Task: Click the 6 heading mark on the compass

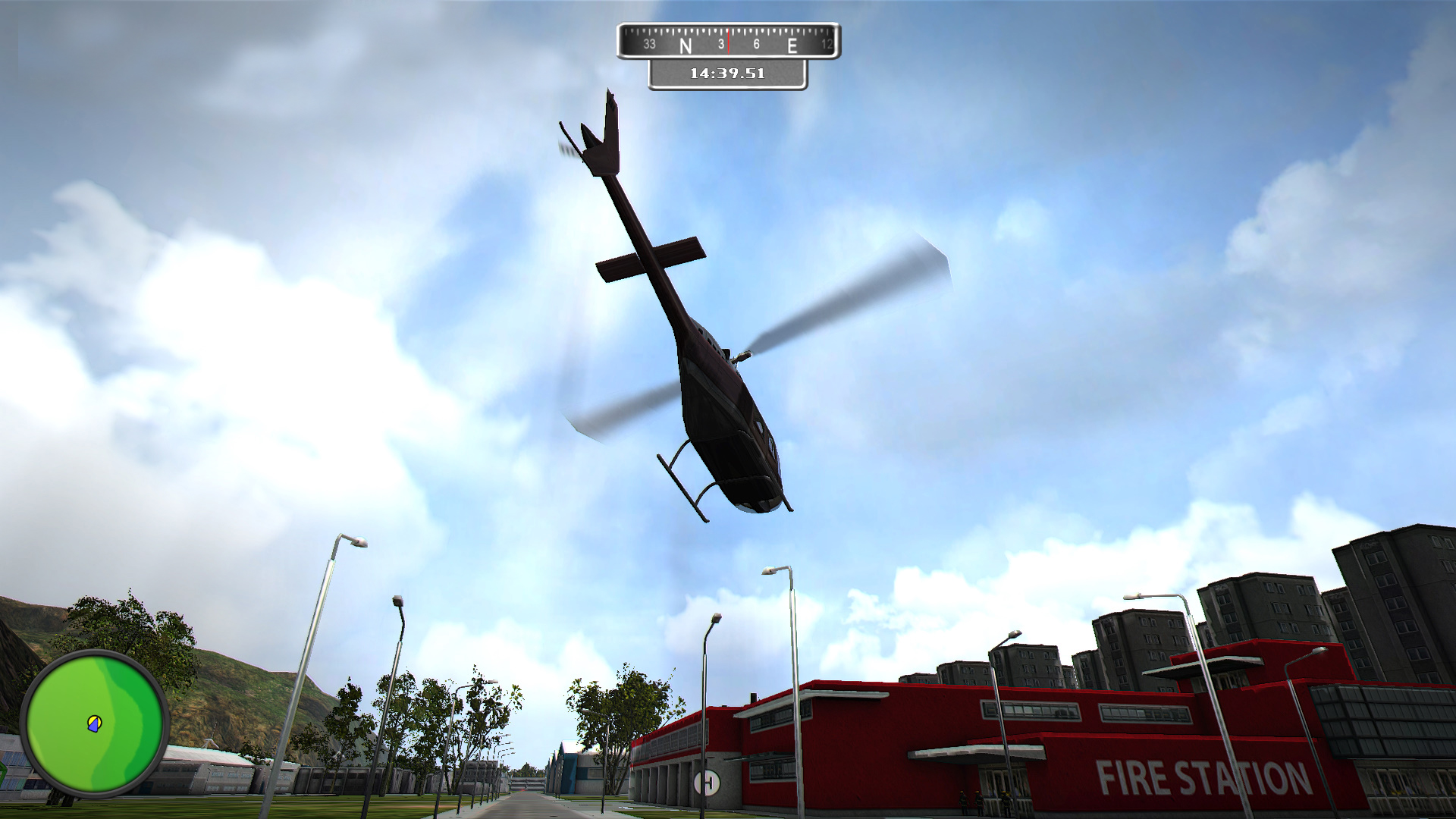Action: (755, 45)
